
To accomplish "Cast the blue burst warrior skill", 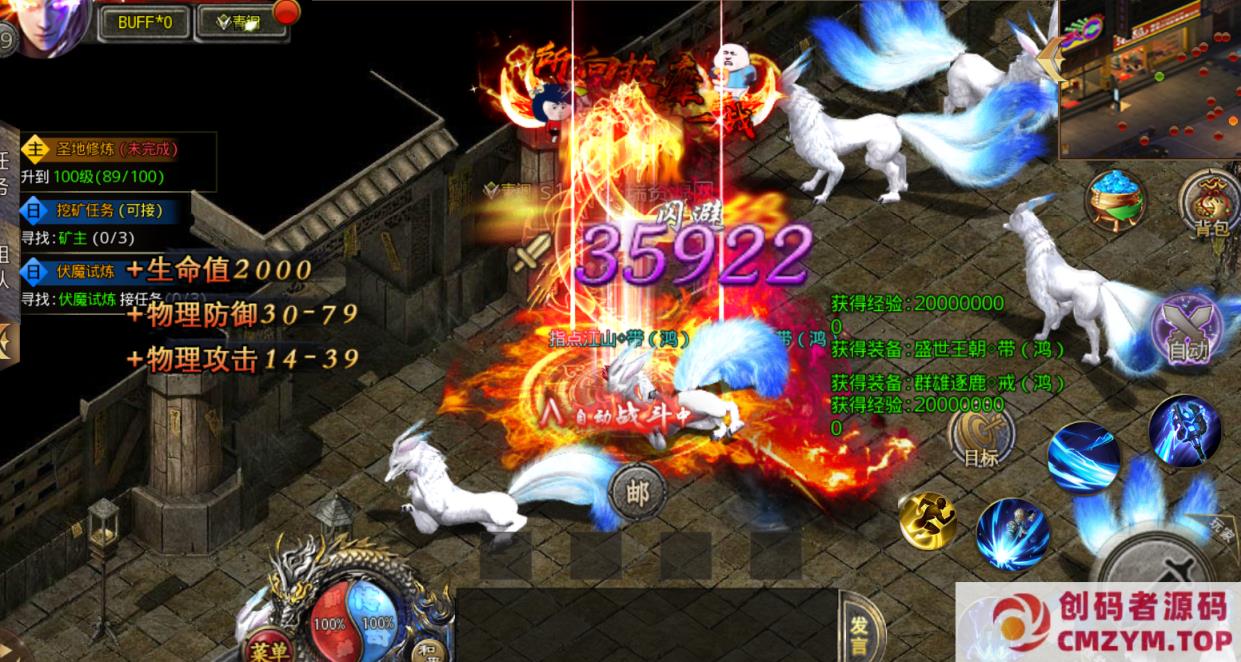I will click(x=1012, y=533).
